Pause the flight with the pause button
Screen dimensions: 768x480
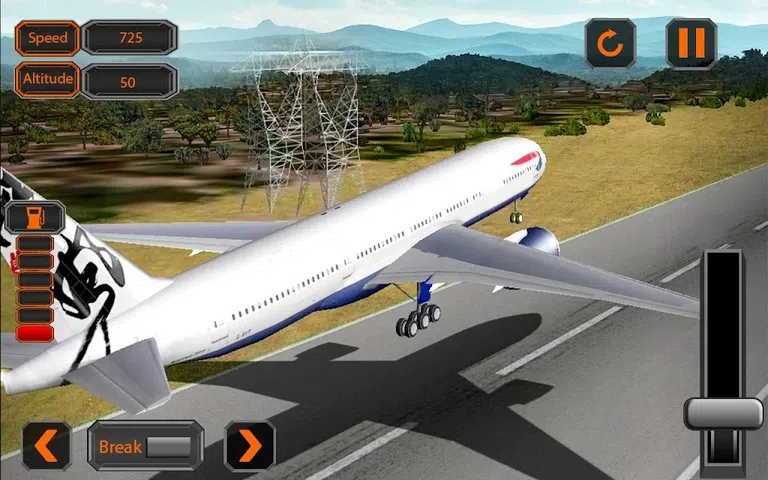coord(690,43)
